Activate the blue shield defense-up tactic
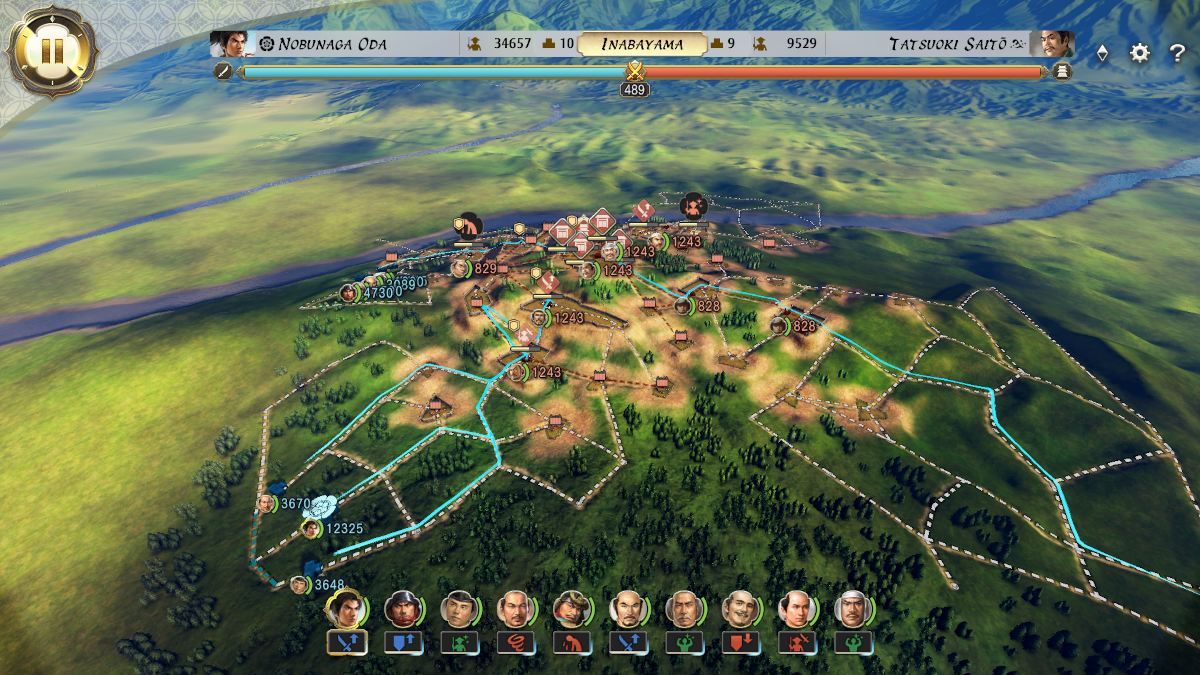The width and height of the screenshot is (1200, 675). 404,642
